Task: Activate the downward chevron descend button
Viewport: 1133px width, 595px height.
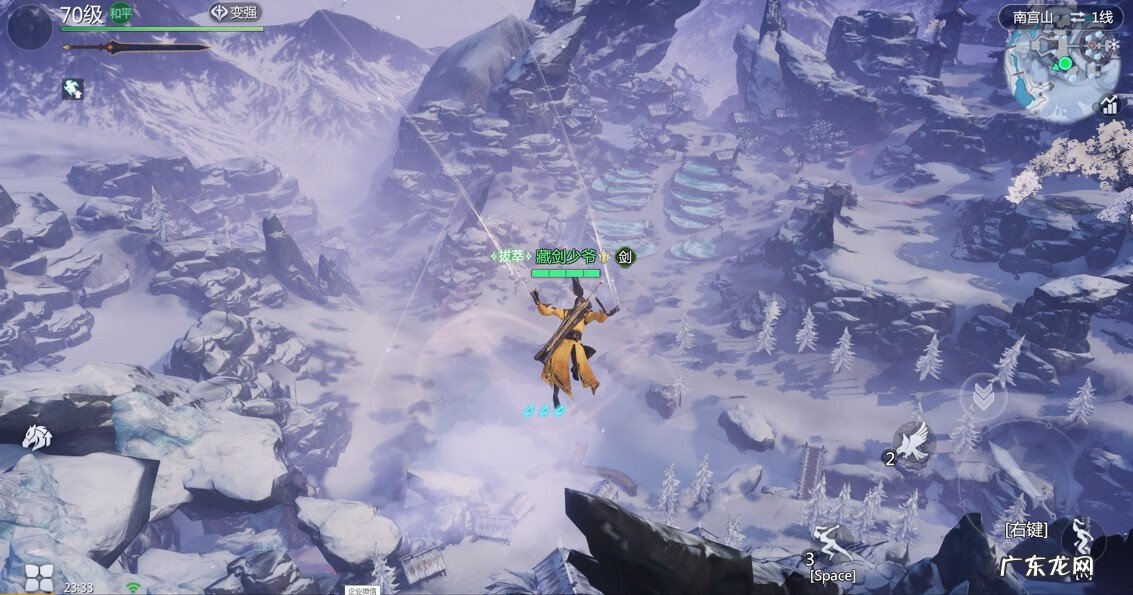Action: [983, 397]
